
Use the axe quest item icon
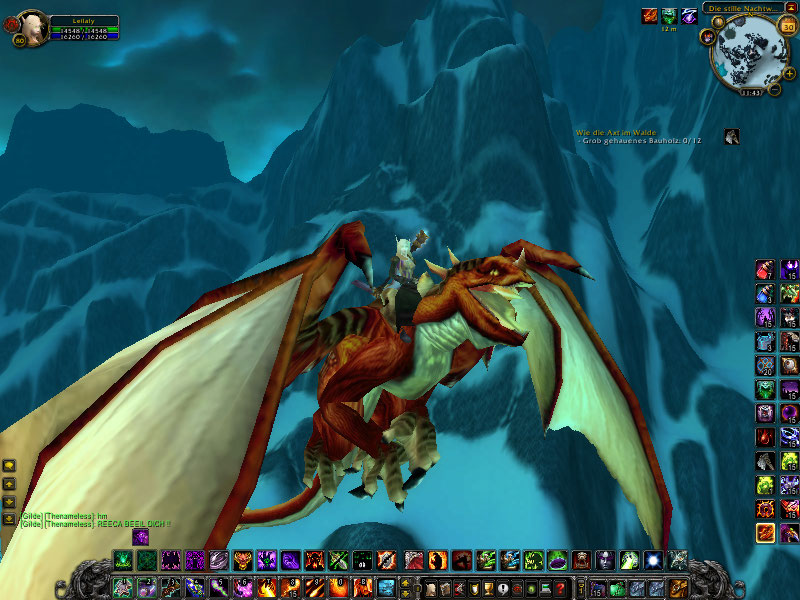click(x=732, y=137)
